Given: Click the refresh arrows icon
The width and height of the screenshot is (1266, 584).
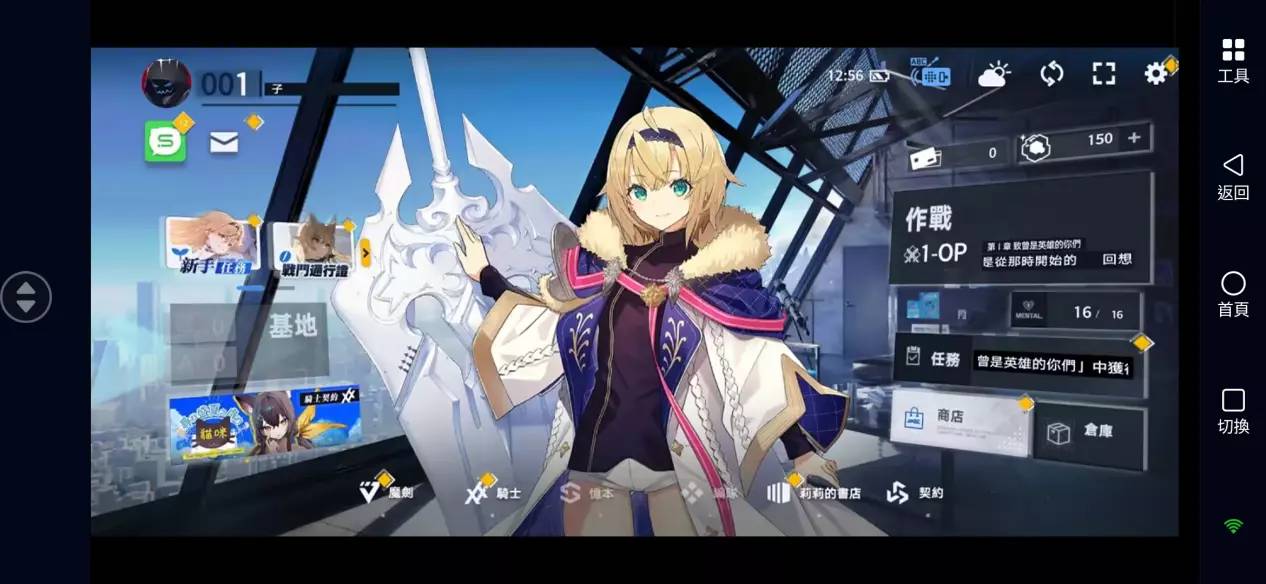Looking at the screenshot, I should [x=1051, y=73].
